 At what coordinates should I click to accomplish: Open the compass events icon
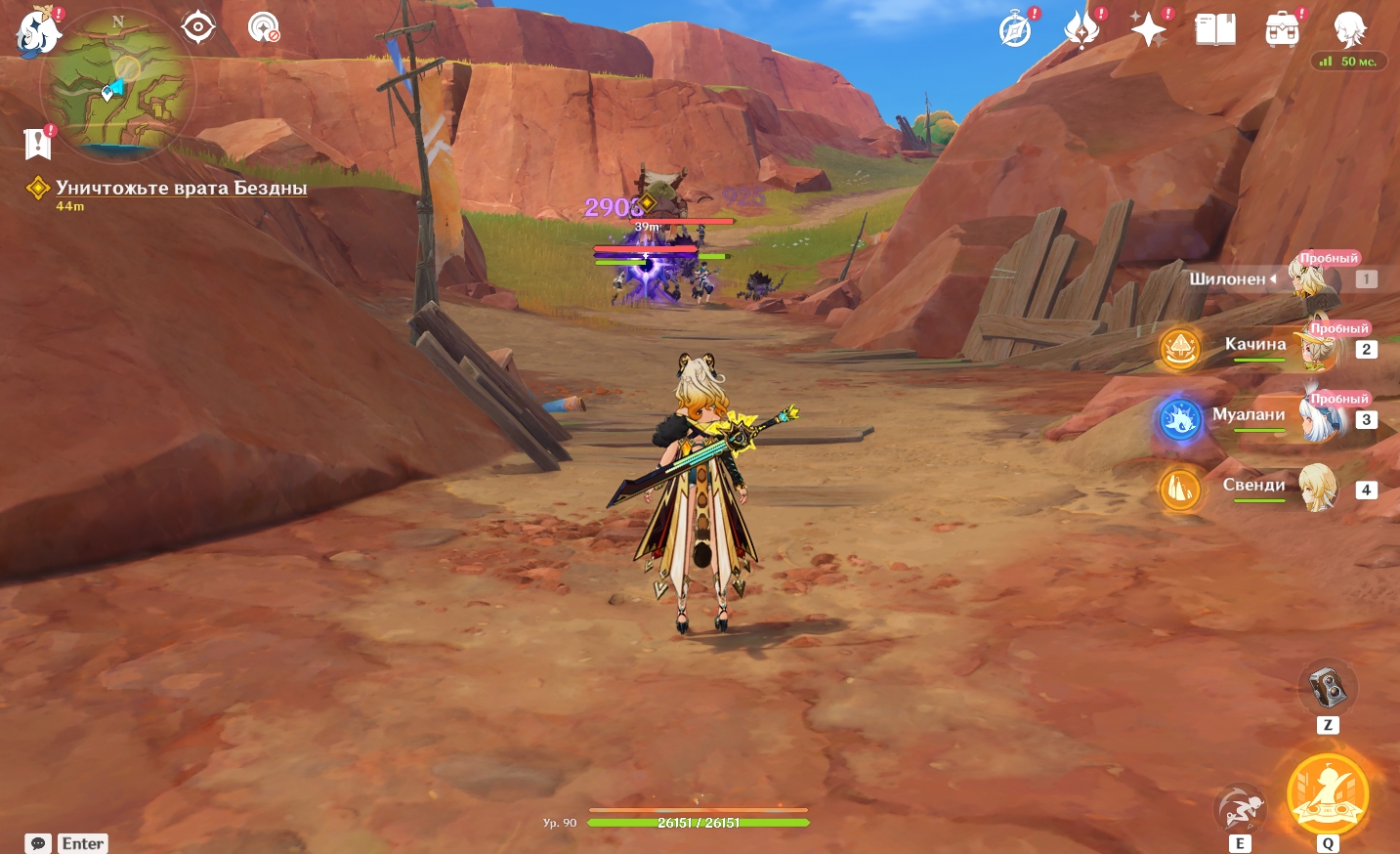[1016, 30]
